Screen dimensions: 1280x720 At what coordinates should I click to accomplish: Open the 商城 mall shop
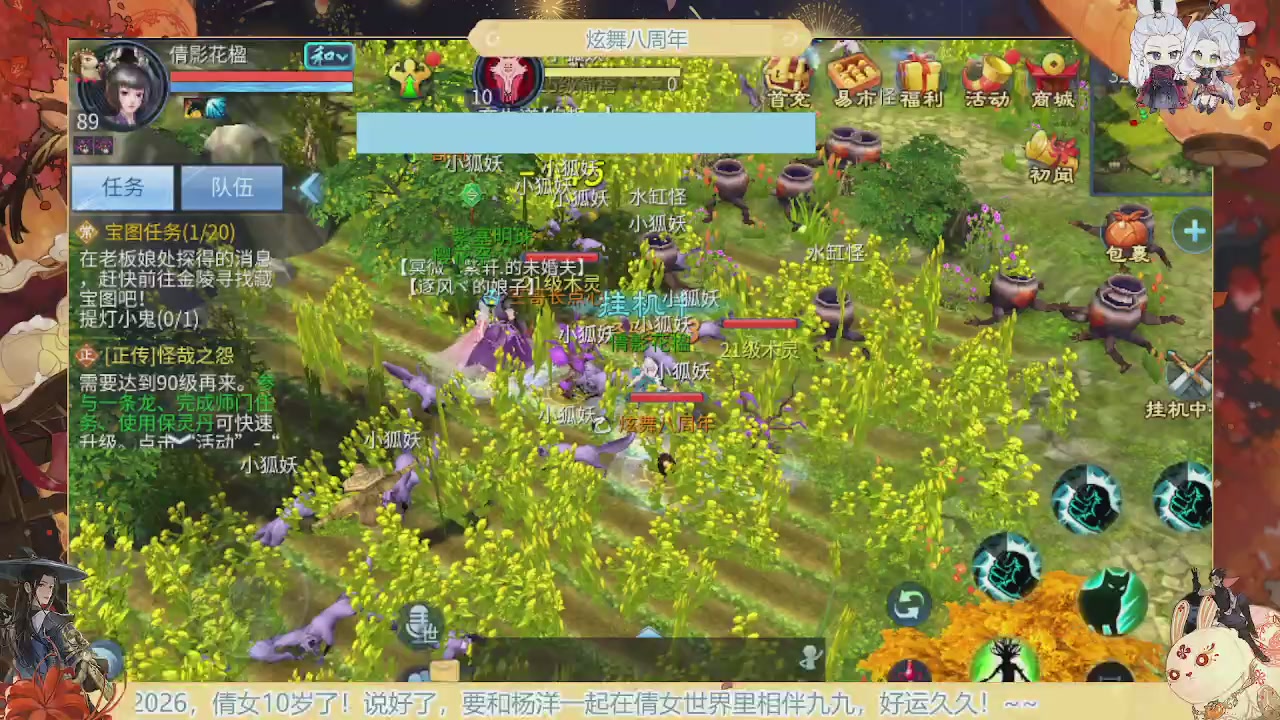point(1053,80)
